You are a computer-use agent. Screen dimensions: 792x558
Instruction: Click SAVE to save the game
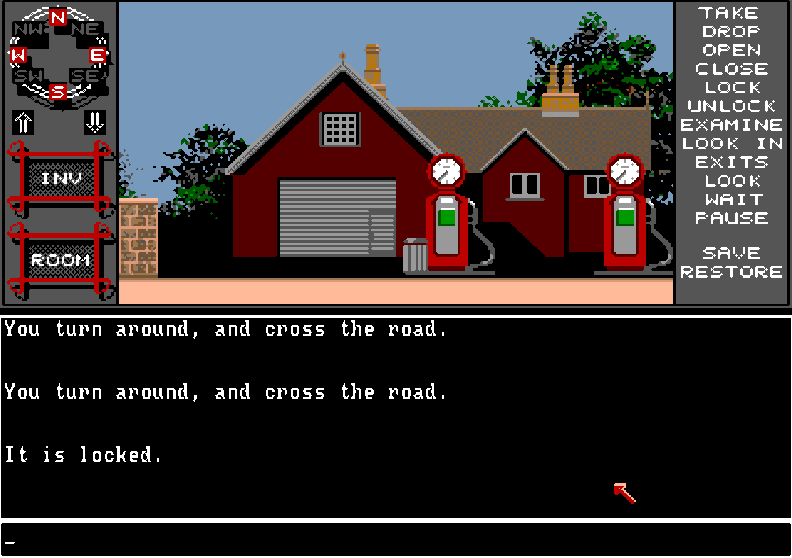(x=731, y=253)
